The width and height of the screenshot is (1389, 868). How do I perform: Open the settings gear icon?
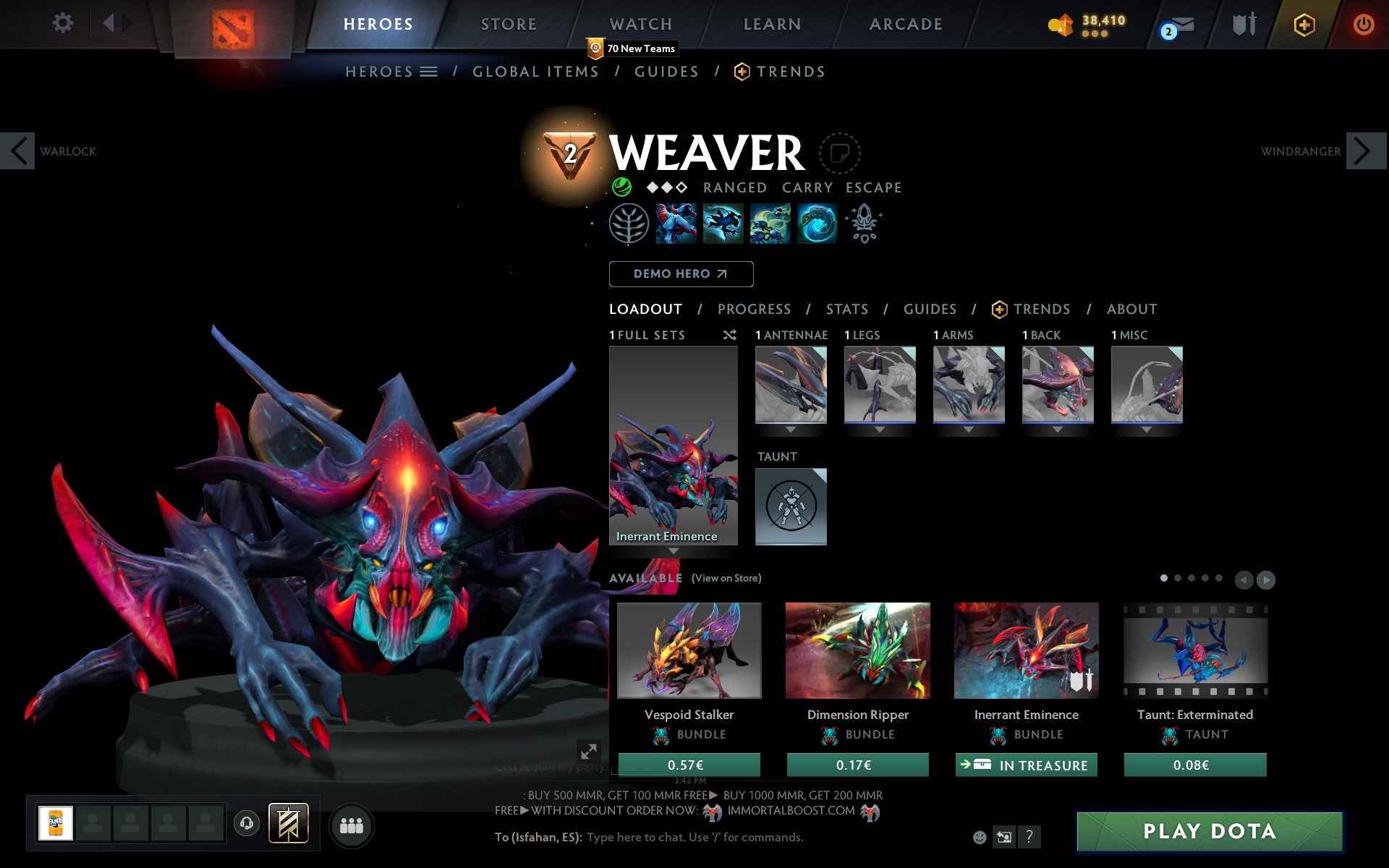(x=64, y=23)
